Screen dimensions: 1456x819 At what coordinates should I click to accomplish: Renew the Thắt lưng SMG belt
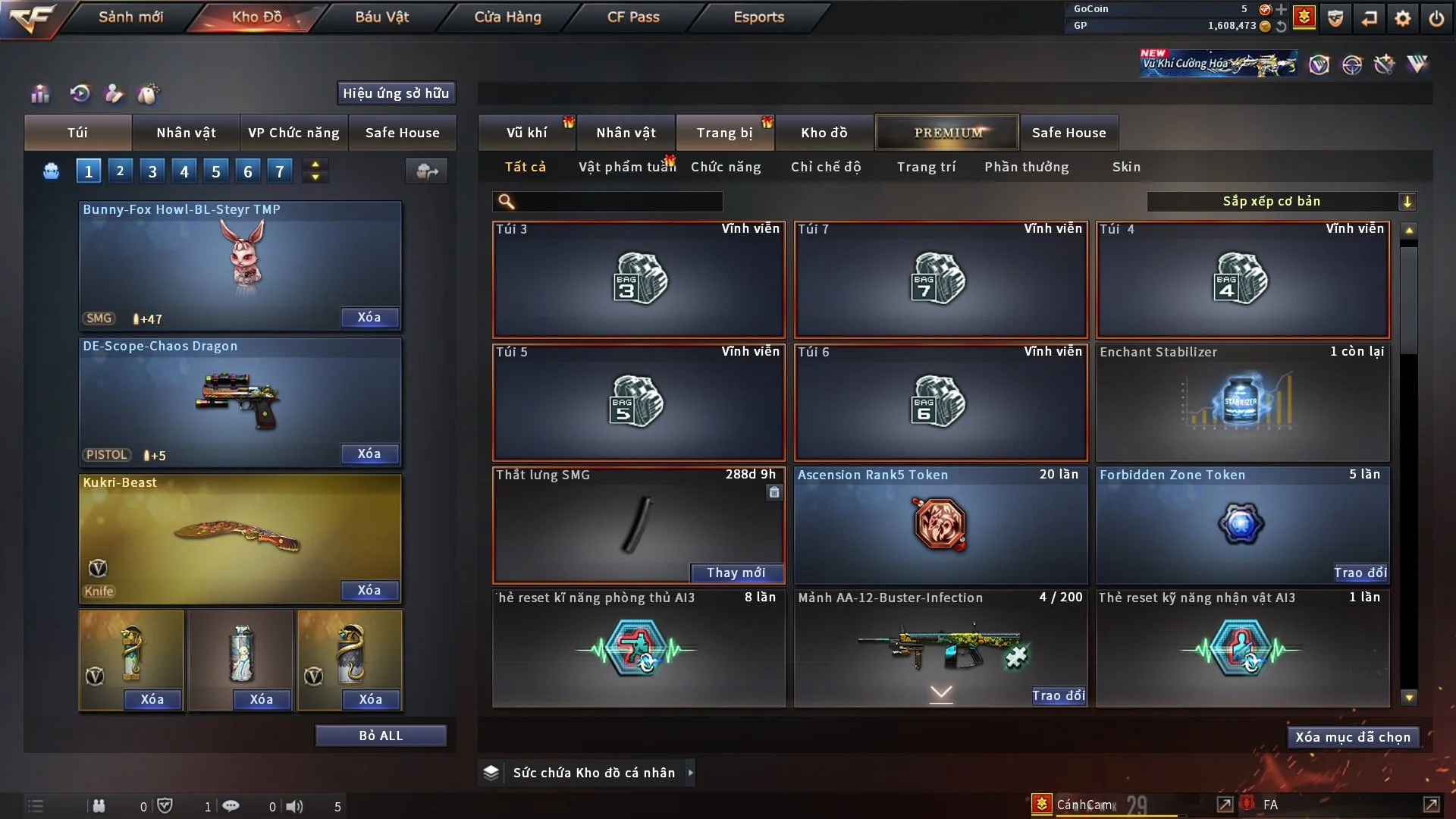(736, 573)
